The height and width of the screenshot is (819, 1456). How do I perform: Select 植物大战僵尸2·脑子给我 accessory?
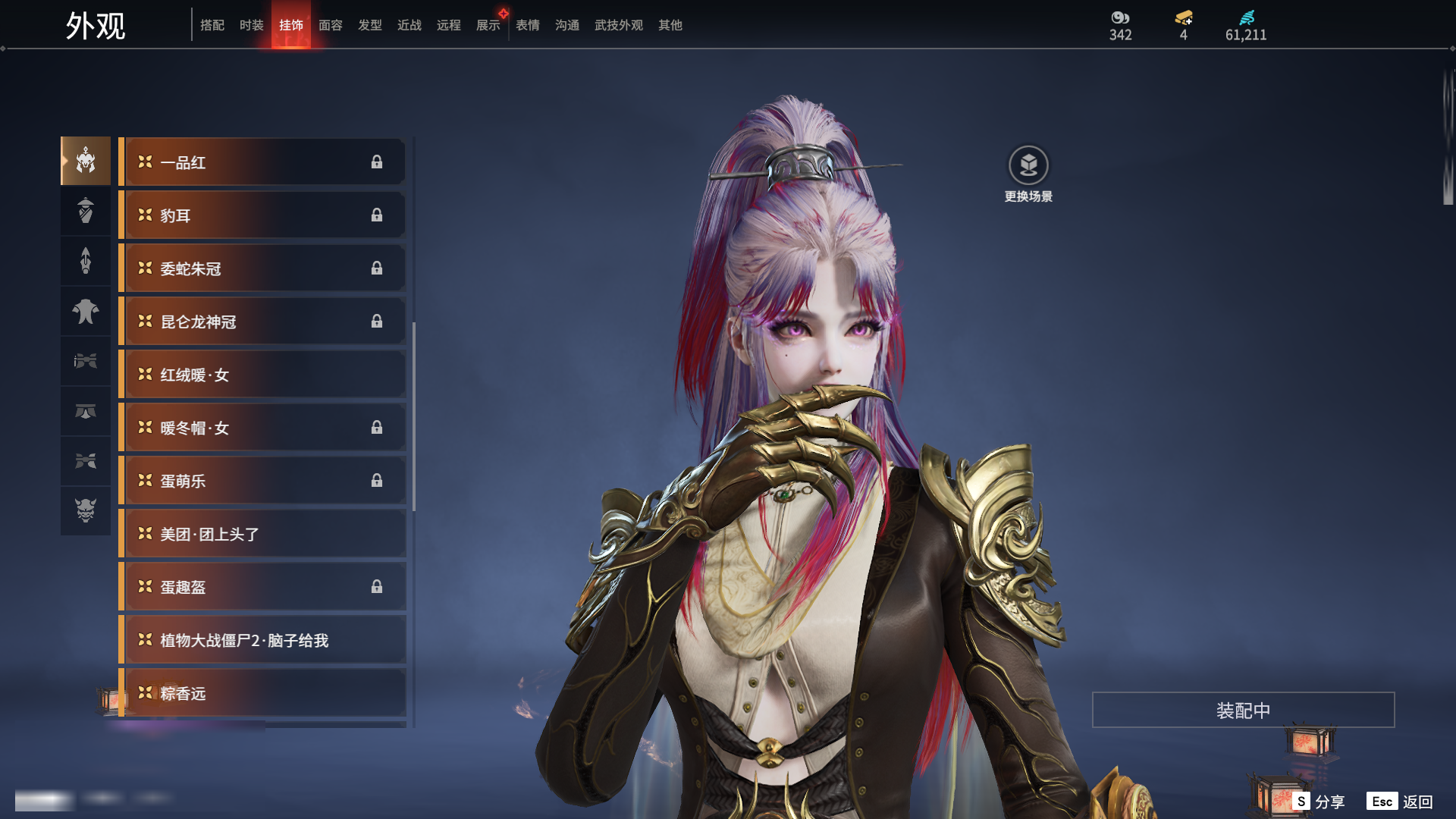pyautogui.click(x=262, y=640)
